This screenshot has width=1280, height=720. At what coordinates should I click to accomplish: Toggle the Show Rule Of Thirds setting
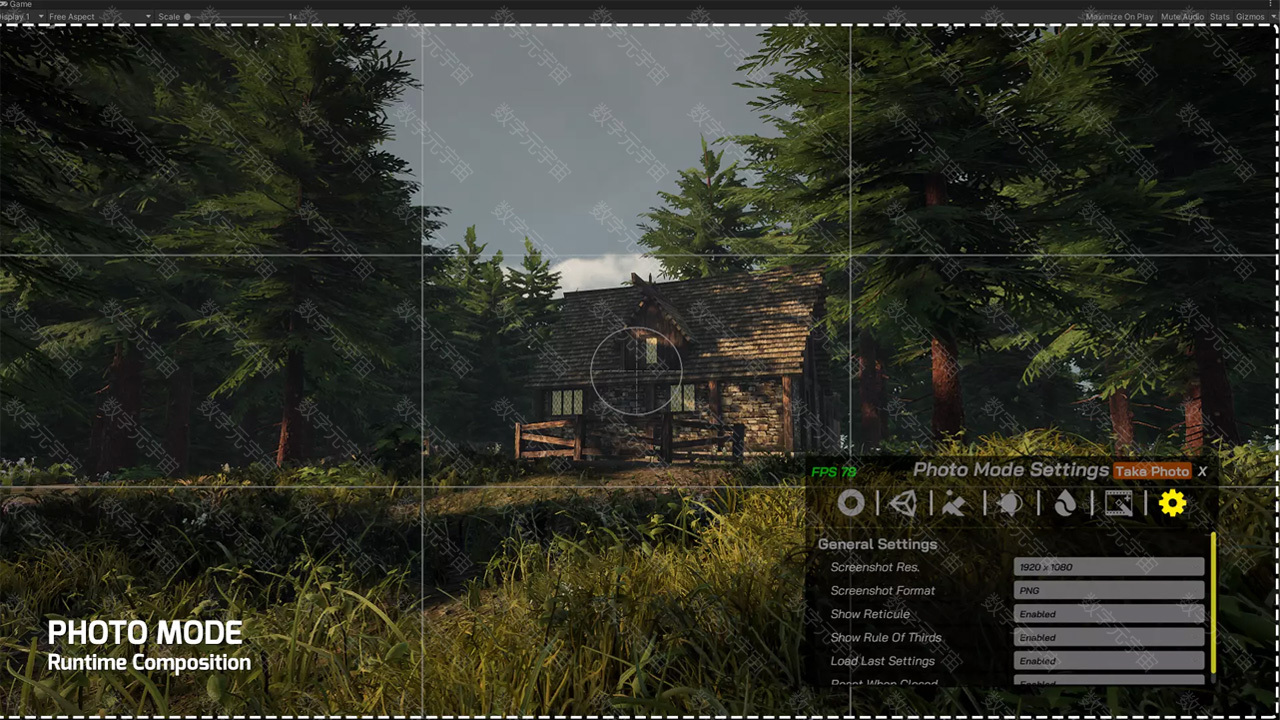coord(1108,637)
